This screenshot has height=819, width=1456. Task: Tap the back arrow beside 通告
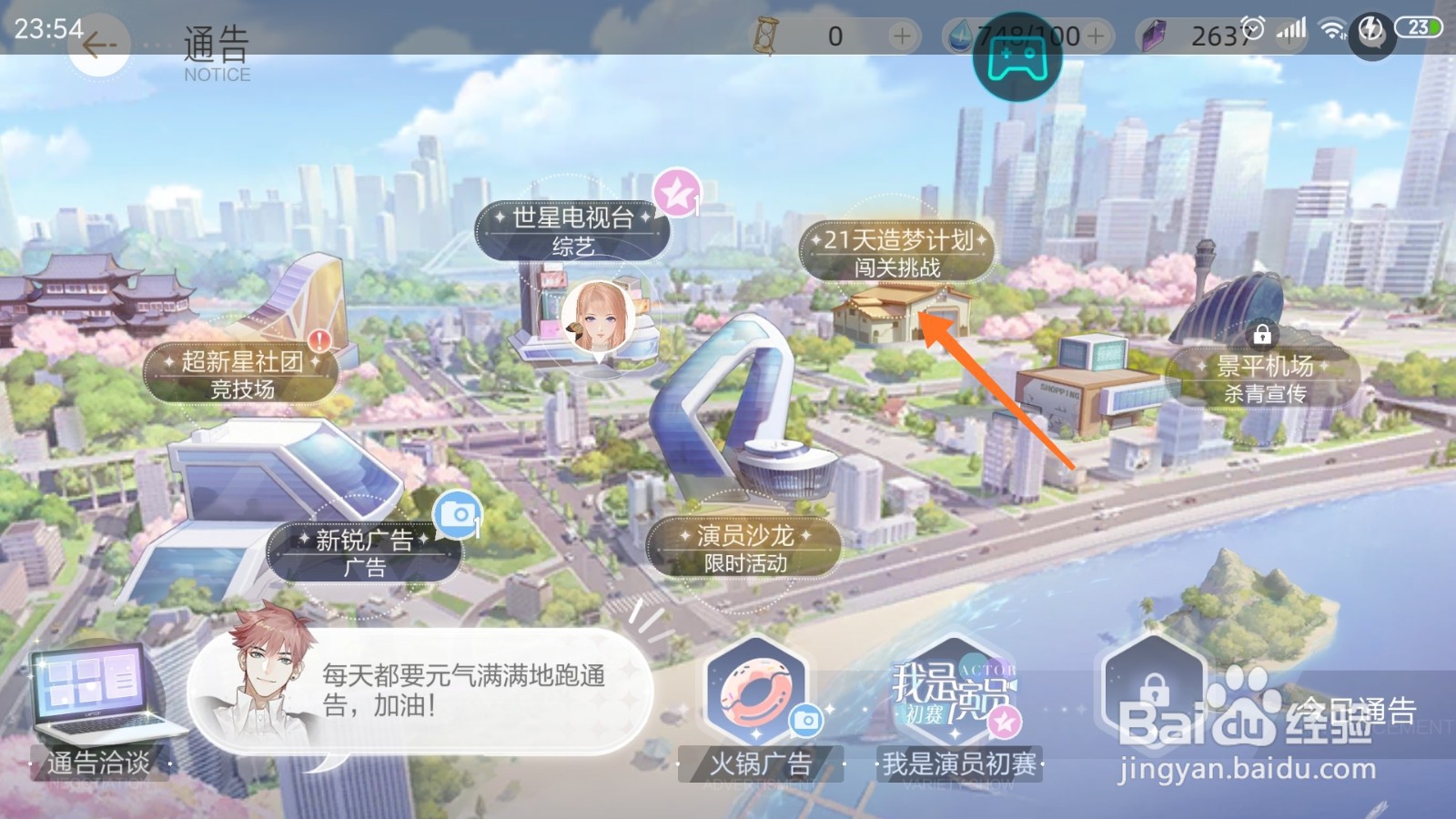tap(98, 44)
